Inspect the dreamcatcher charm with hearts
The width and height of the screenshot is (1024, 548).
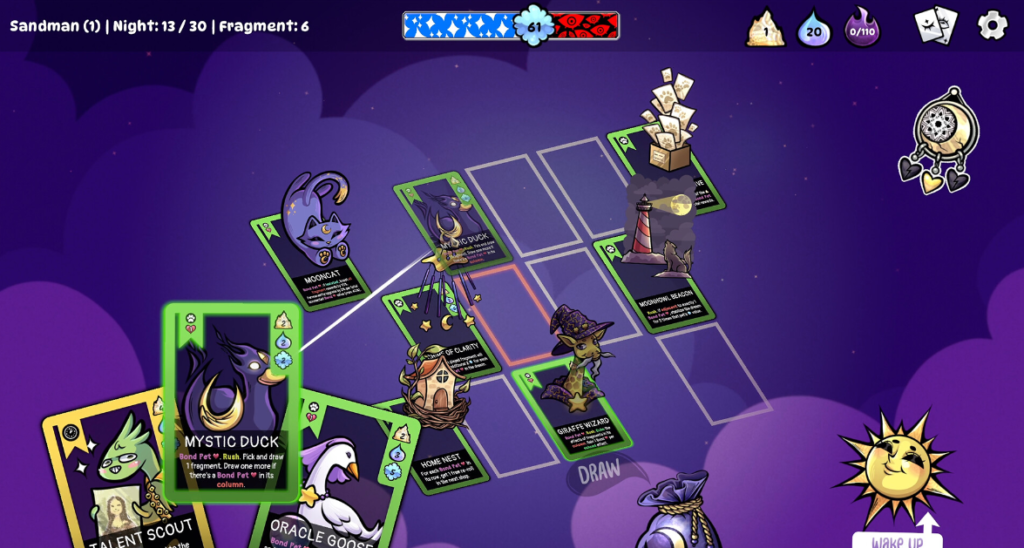pos(941,140)
